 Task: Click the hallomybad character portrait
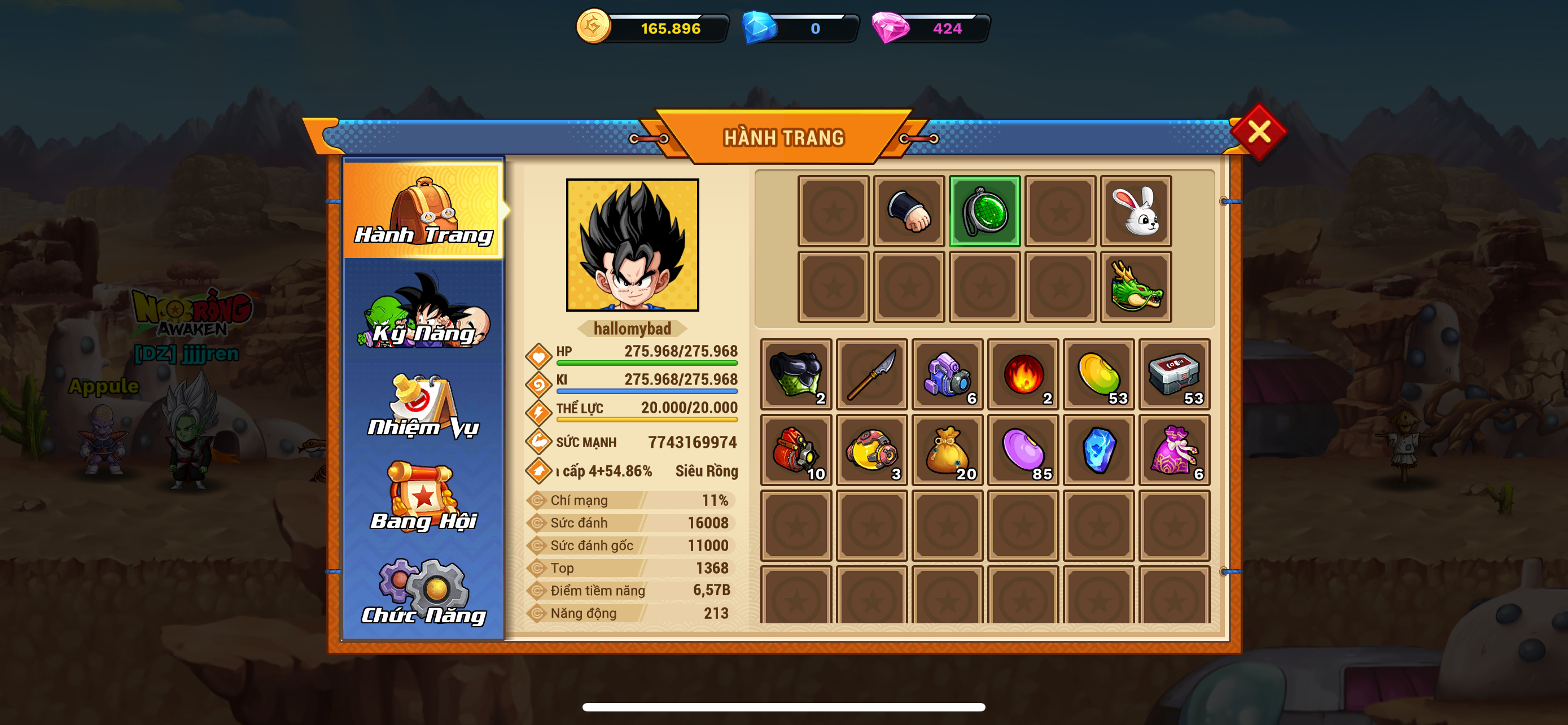pyautogui.click(x=632, y=244)
